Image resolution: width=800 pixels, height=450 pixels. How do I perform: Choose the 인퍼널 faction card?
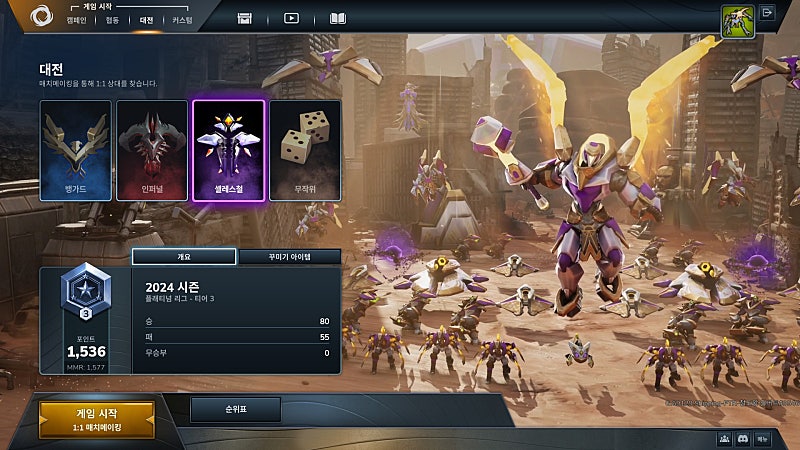152,150
